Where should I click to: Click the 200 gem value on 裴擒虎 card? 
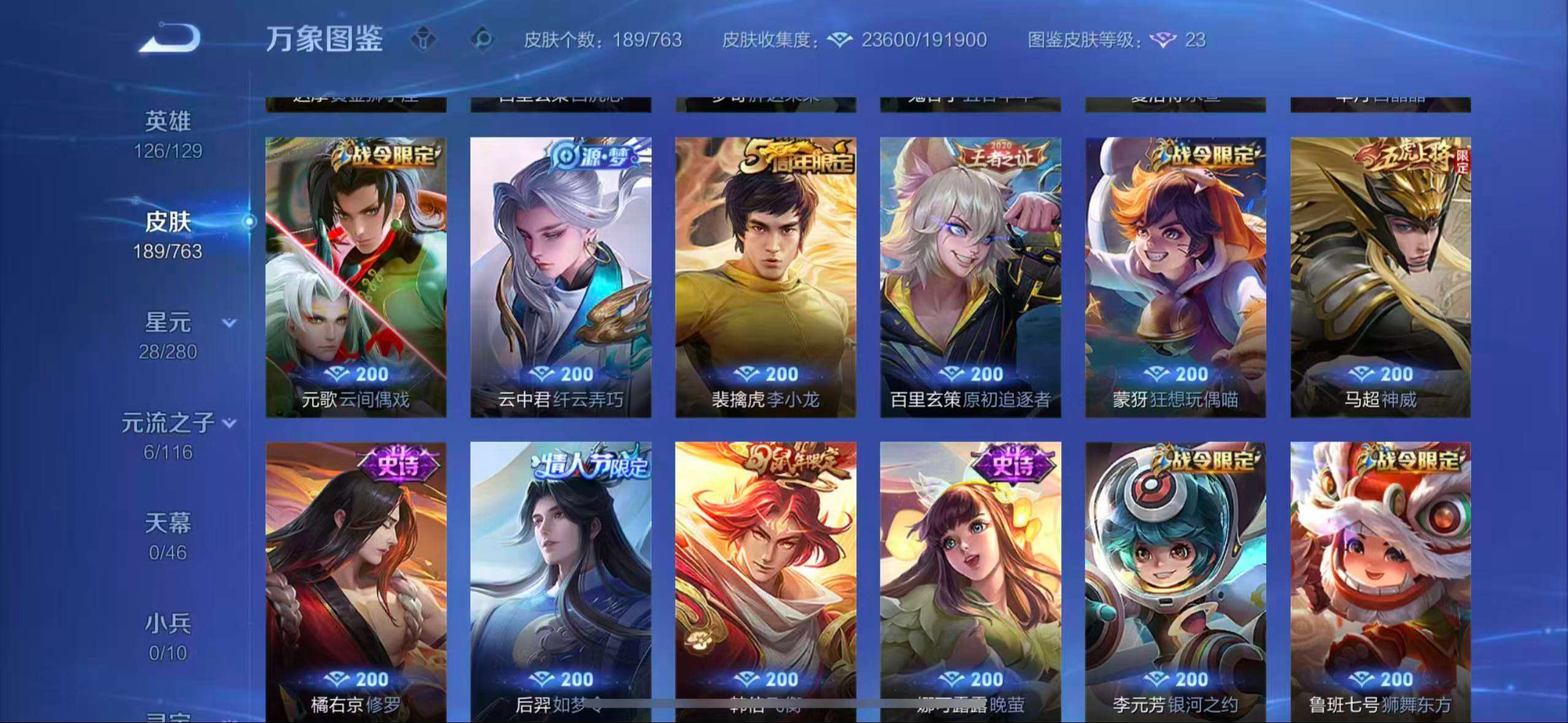766,374
